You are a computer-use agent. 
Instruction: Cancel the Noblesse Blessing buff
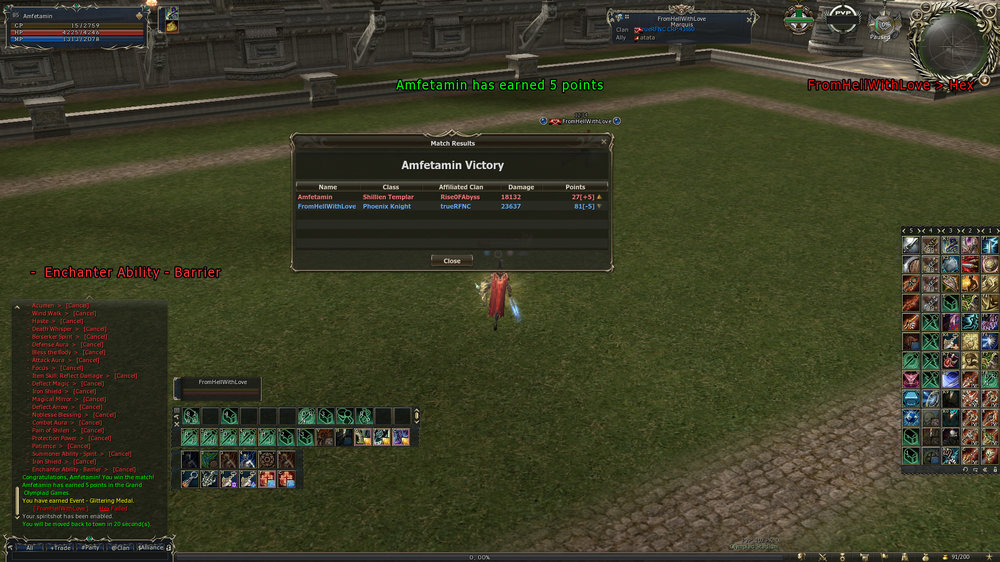tap(104, 415)
